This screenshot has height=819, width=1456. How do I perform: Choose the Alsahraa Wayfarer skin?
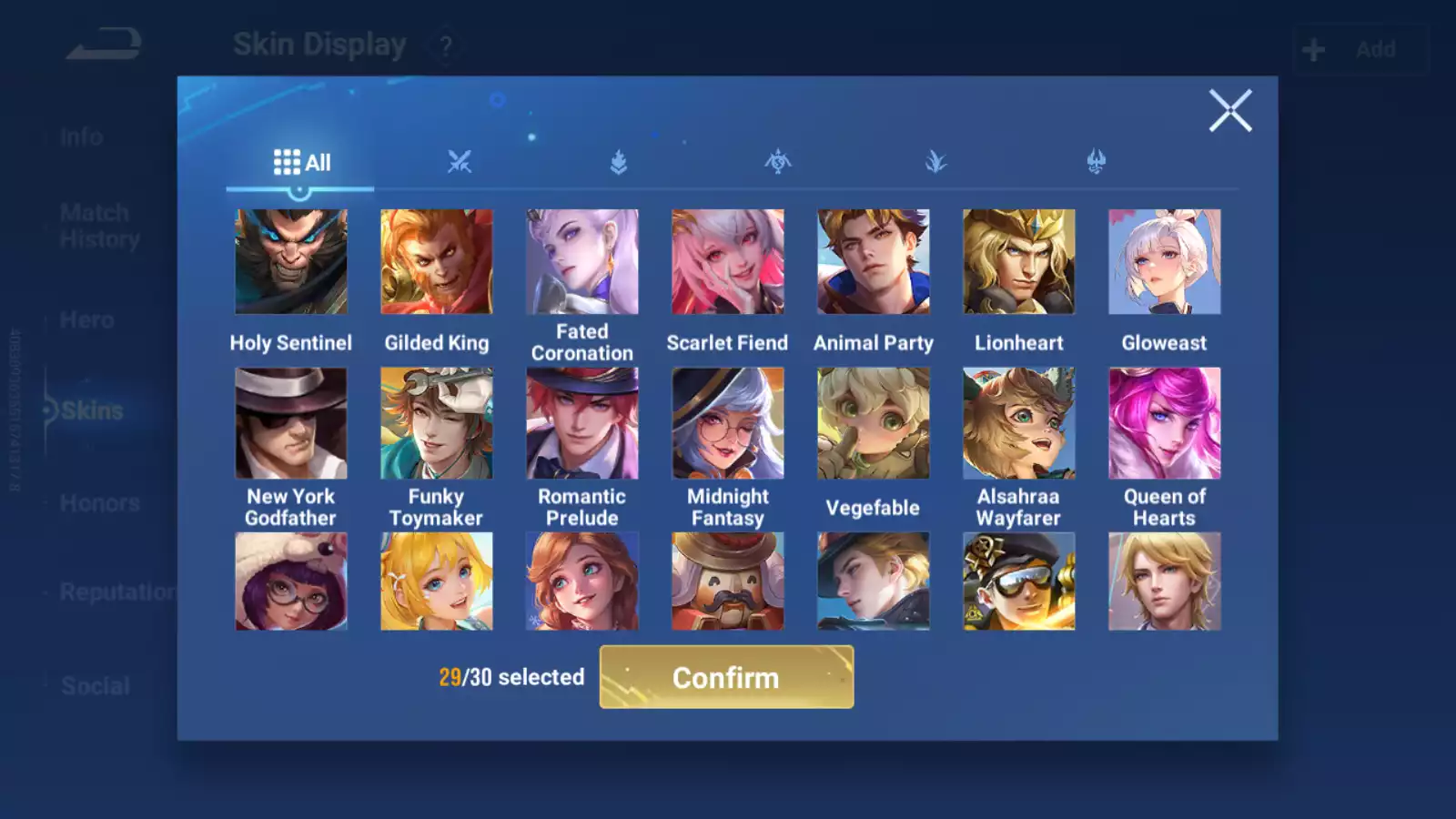point(1019,423)
